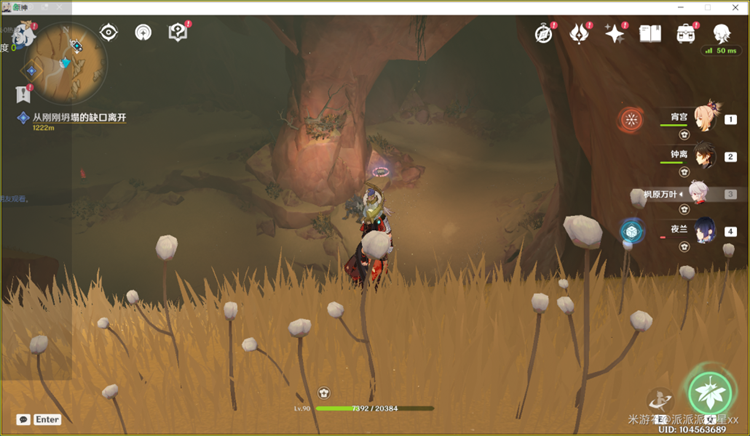750x436 pixels.
Task: Open the Wish star icon
Action: (614, 34)
